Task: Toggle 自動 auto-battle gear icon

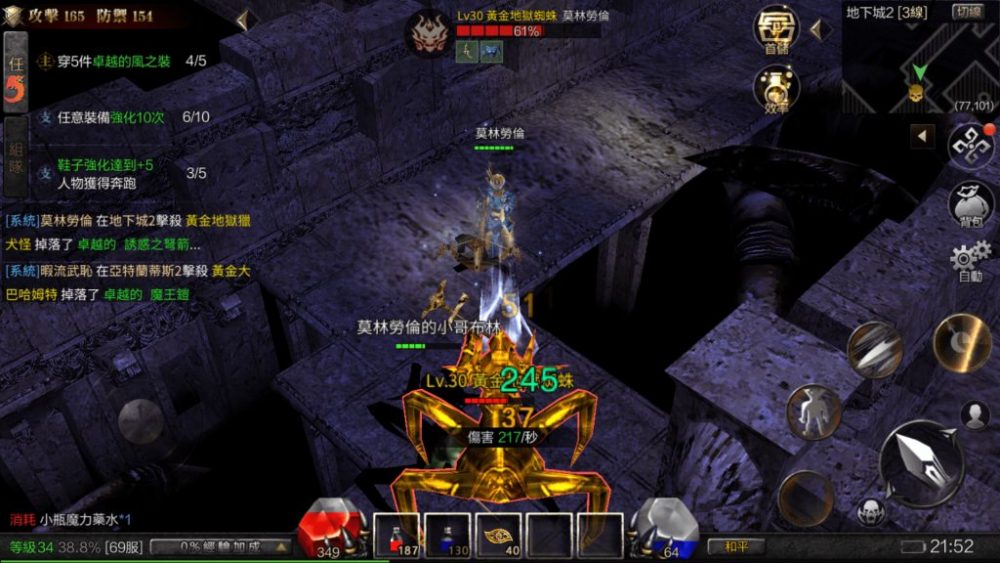Action: coord(970,260)
